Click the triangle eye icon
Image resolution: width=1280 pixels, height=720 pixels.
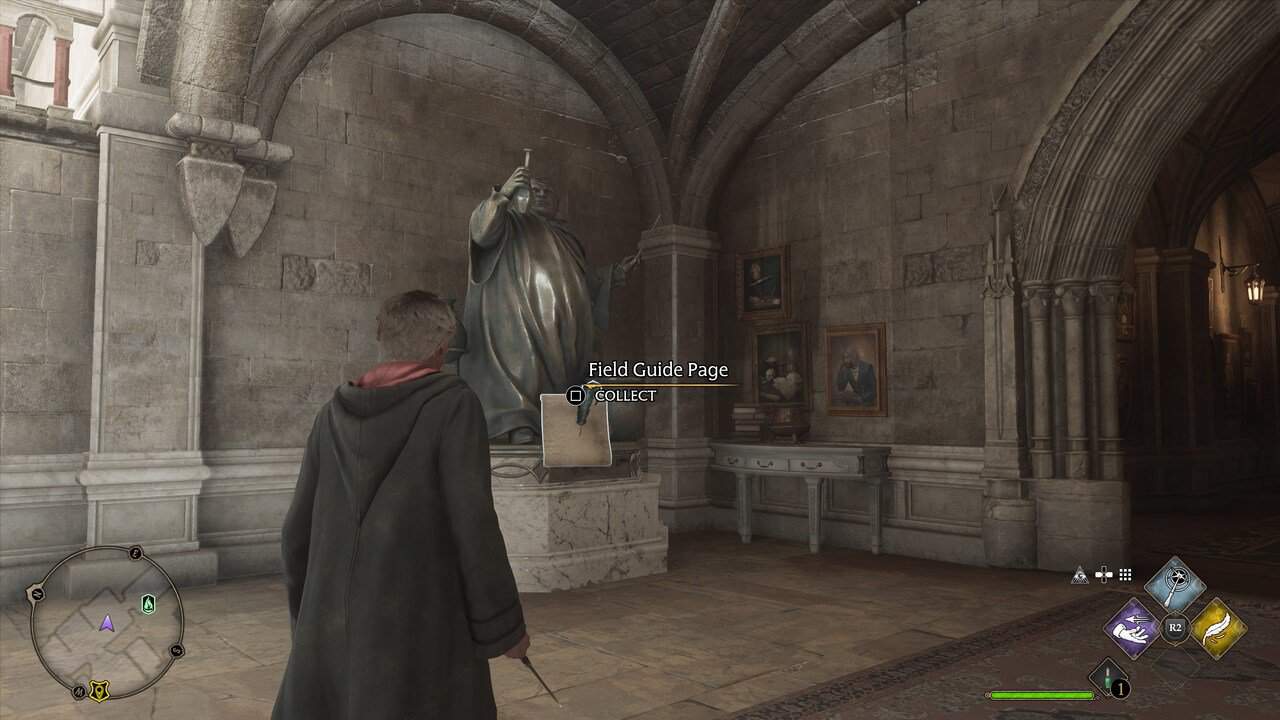pyautogui.click(x=1080, y=575)
